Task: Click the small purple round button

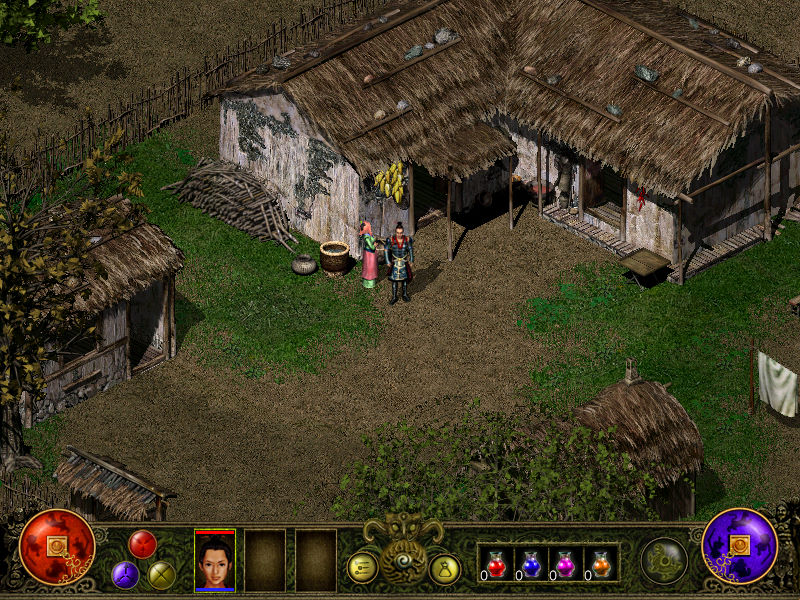Action: tap(125, 575)
